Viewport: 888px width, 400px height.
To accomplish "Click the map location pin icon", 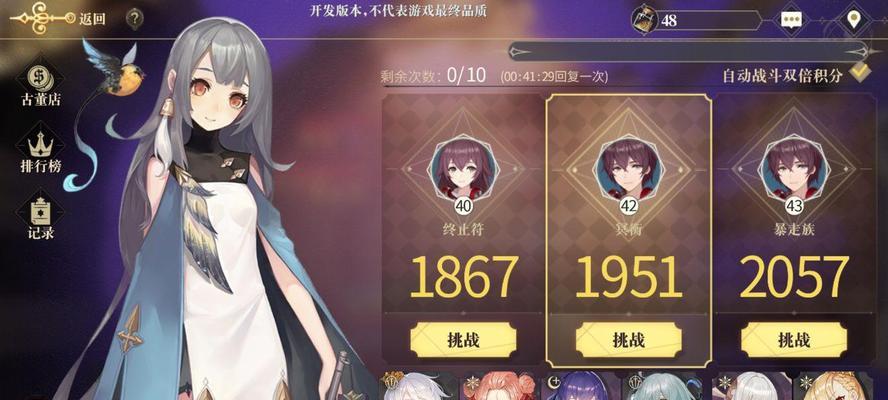I will (854, 18).
